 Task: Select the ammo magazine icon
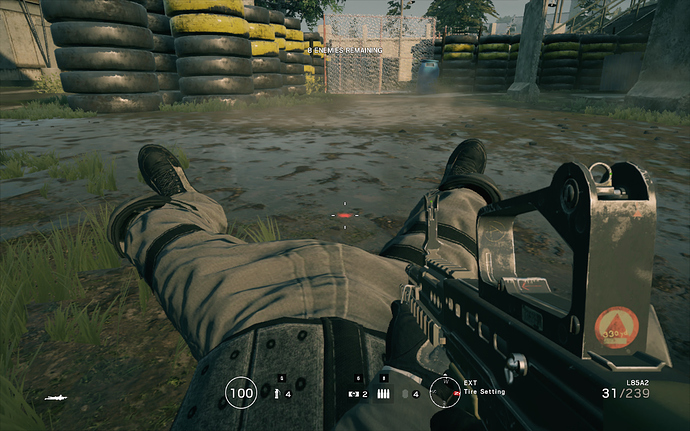(x=383, y=393)
